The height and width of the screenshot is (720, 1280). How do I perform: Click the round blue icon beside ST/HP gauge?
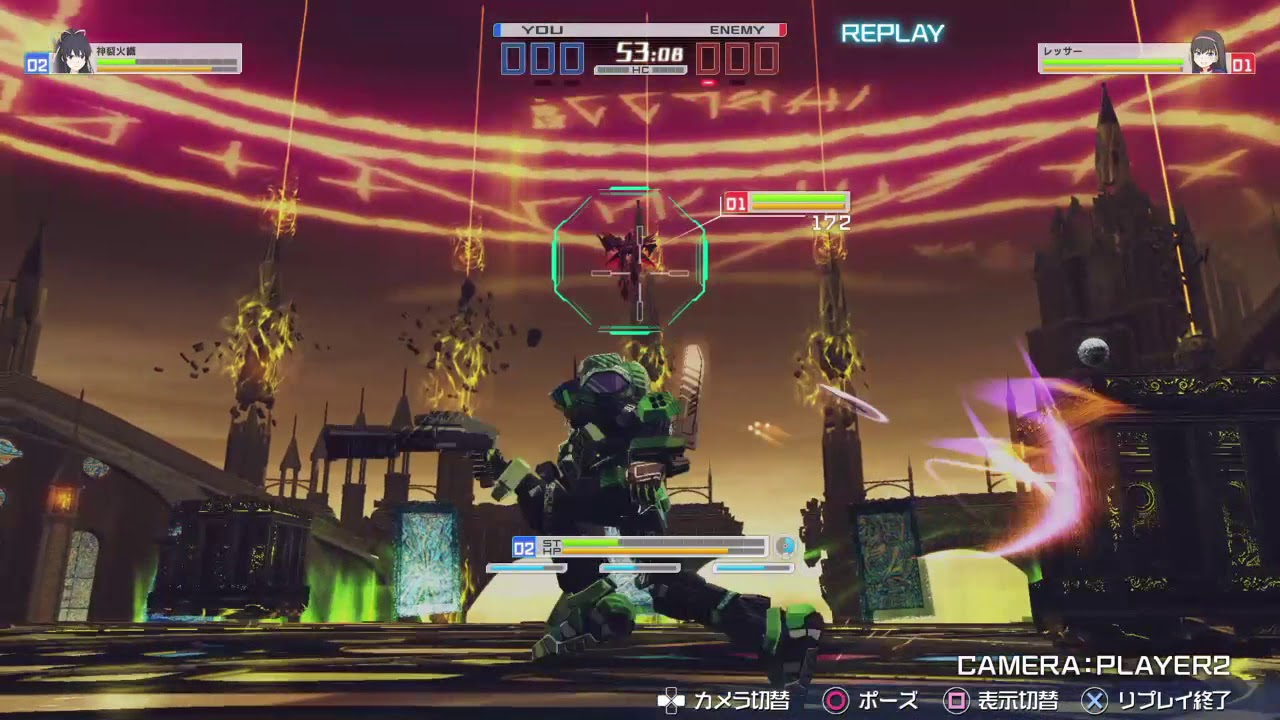coord(785,547)
